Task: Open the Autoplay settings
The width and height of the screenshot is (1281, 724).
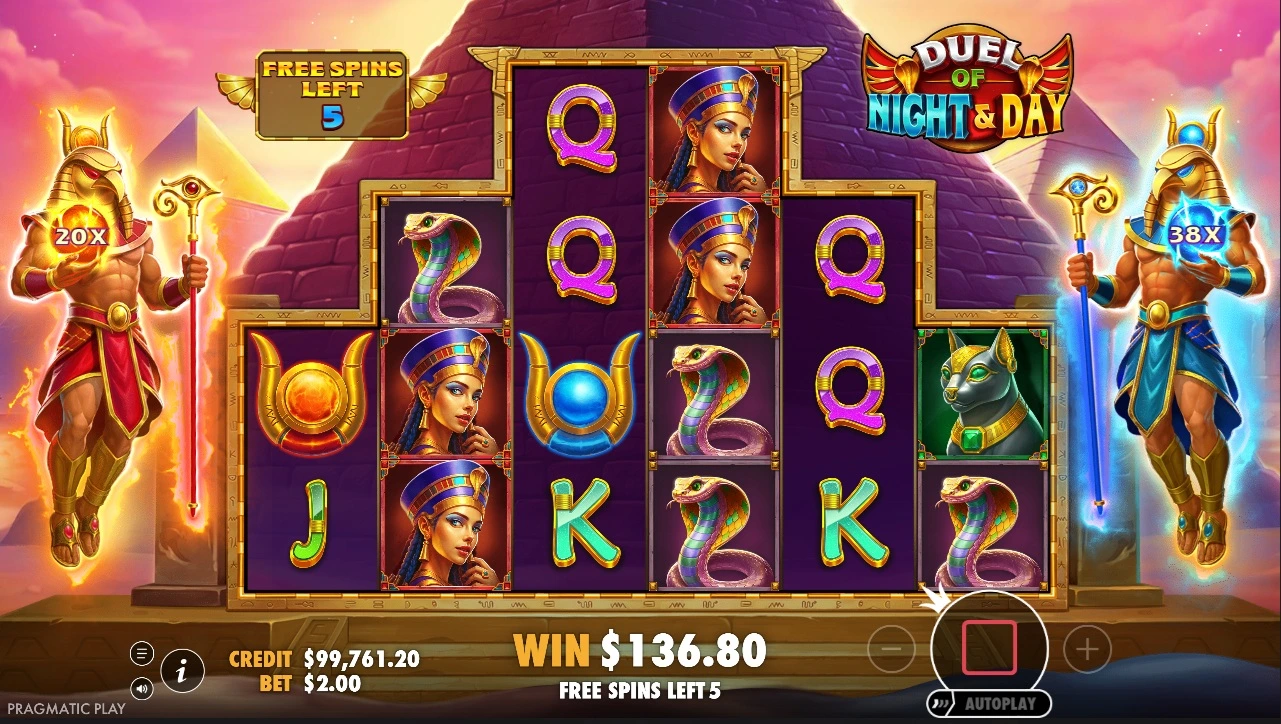Action: (x=989, y=704)
